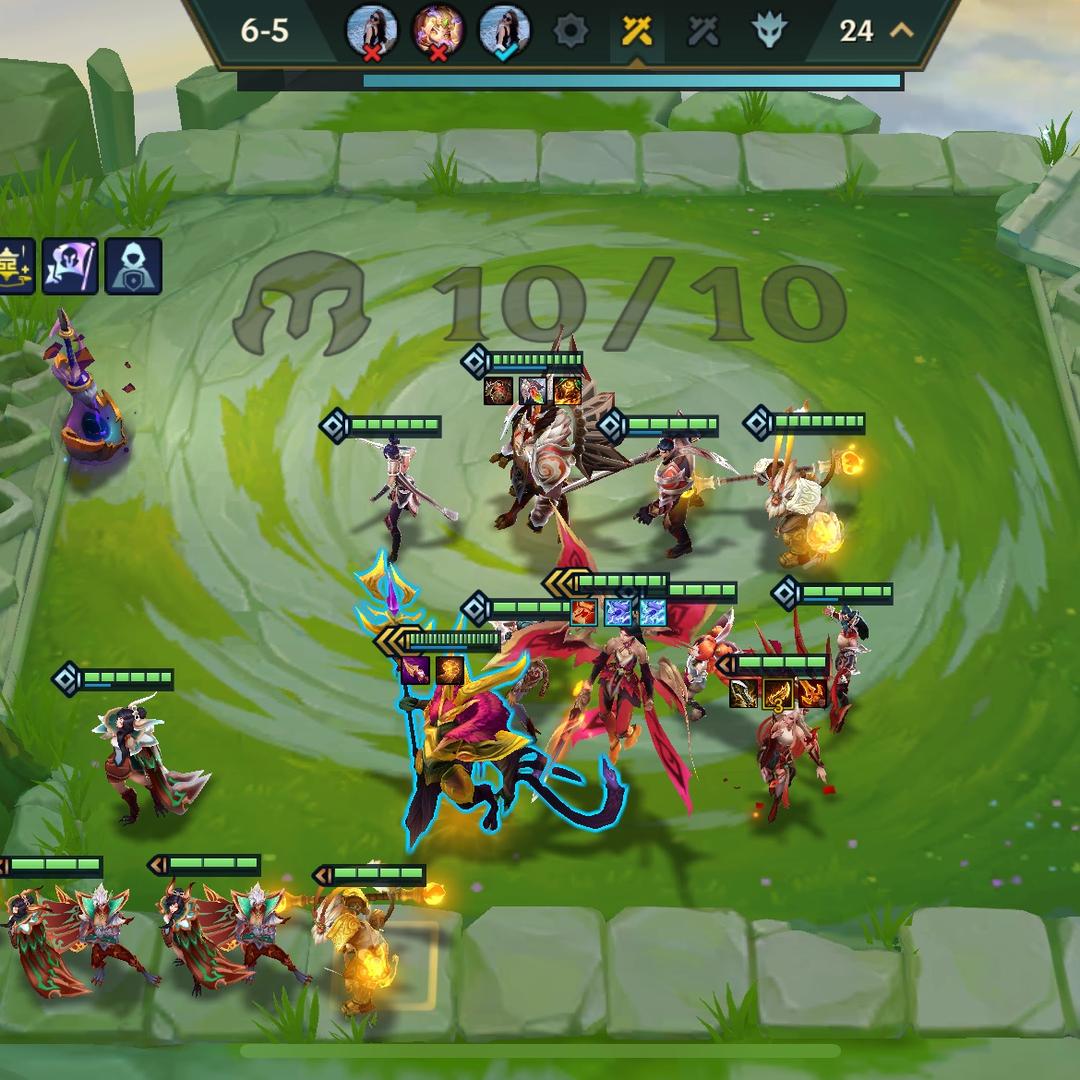Inspect the hooded figure shield augment
The height and width of the screenshot is (1080, 1080).
point(133,266)
